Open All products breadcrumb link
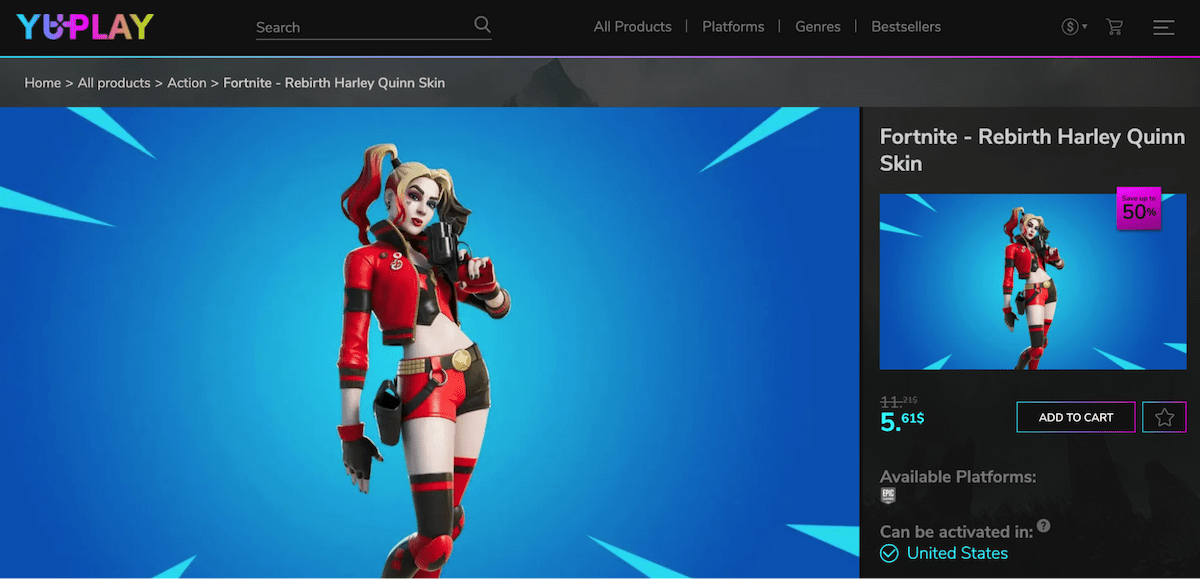 (114, 83)
